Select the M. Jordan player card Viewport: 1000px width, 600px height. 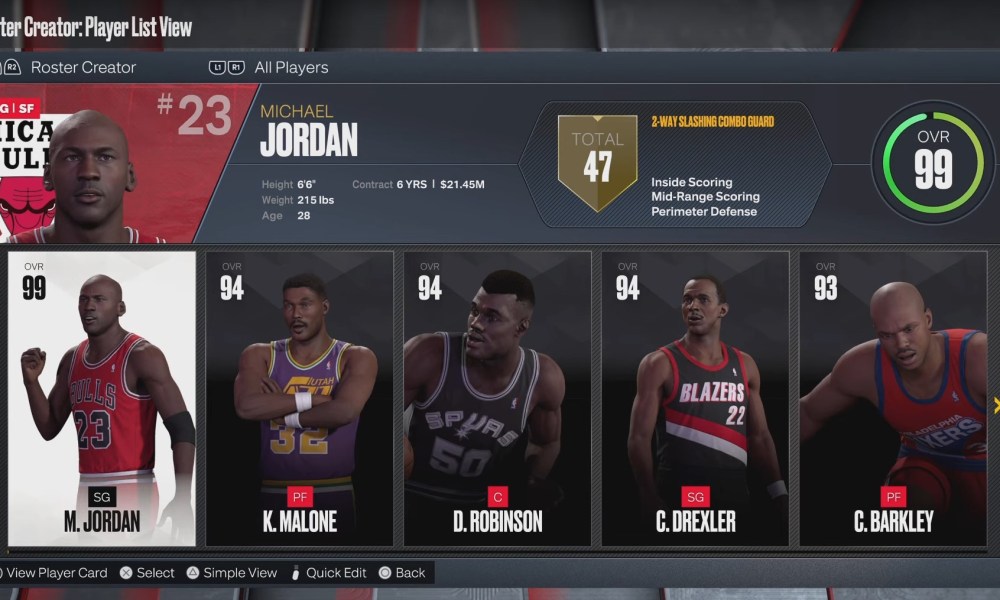tap(102, 398)
